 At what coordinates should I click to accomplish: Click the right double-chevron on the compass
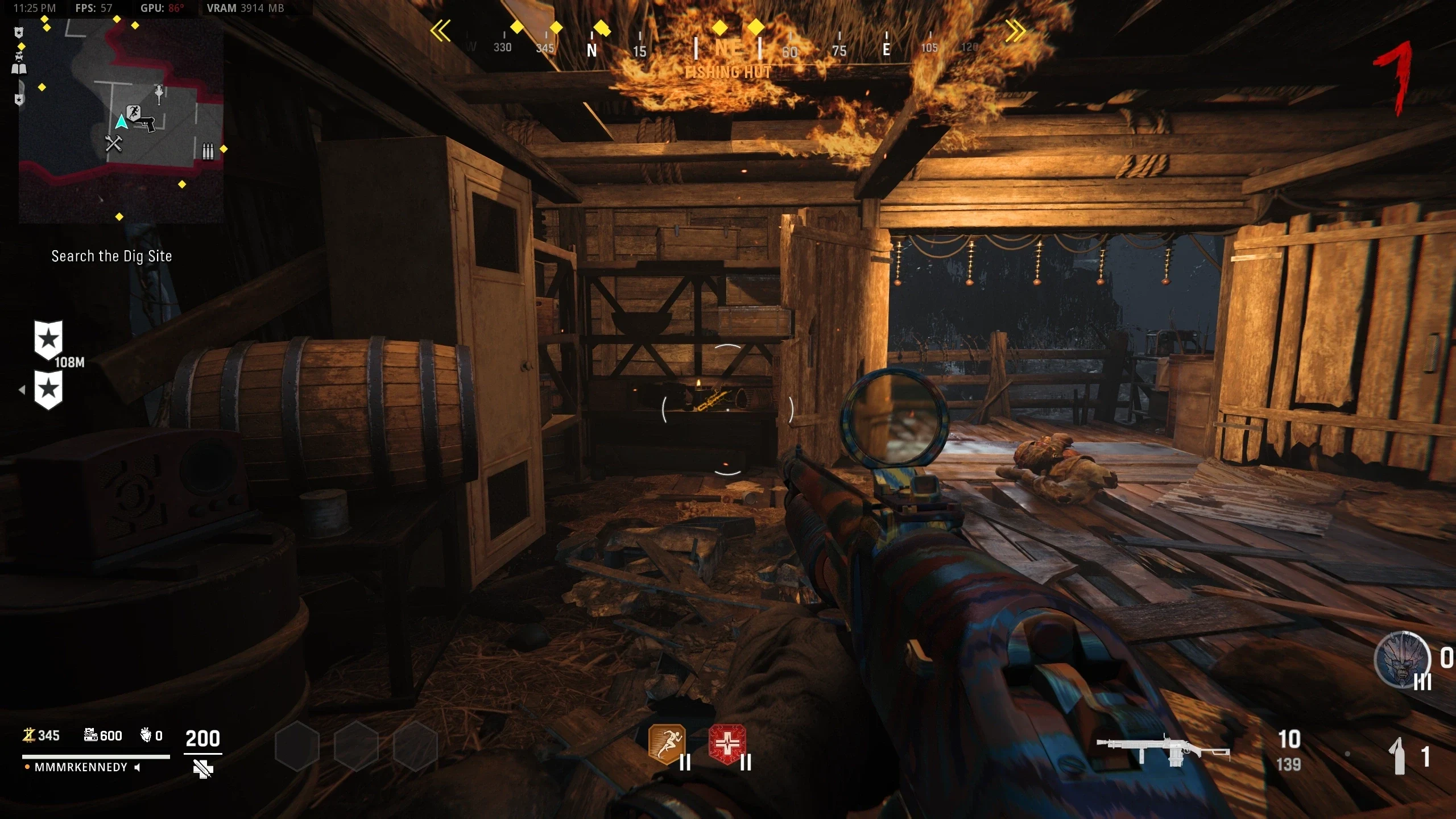coord(1015,31)
